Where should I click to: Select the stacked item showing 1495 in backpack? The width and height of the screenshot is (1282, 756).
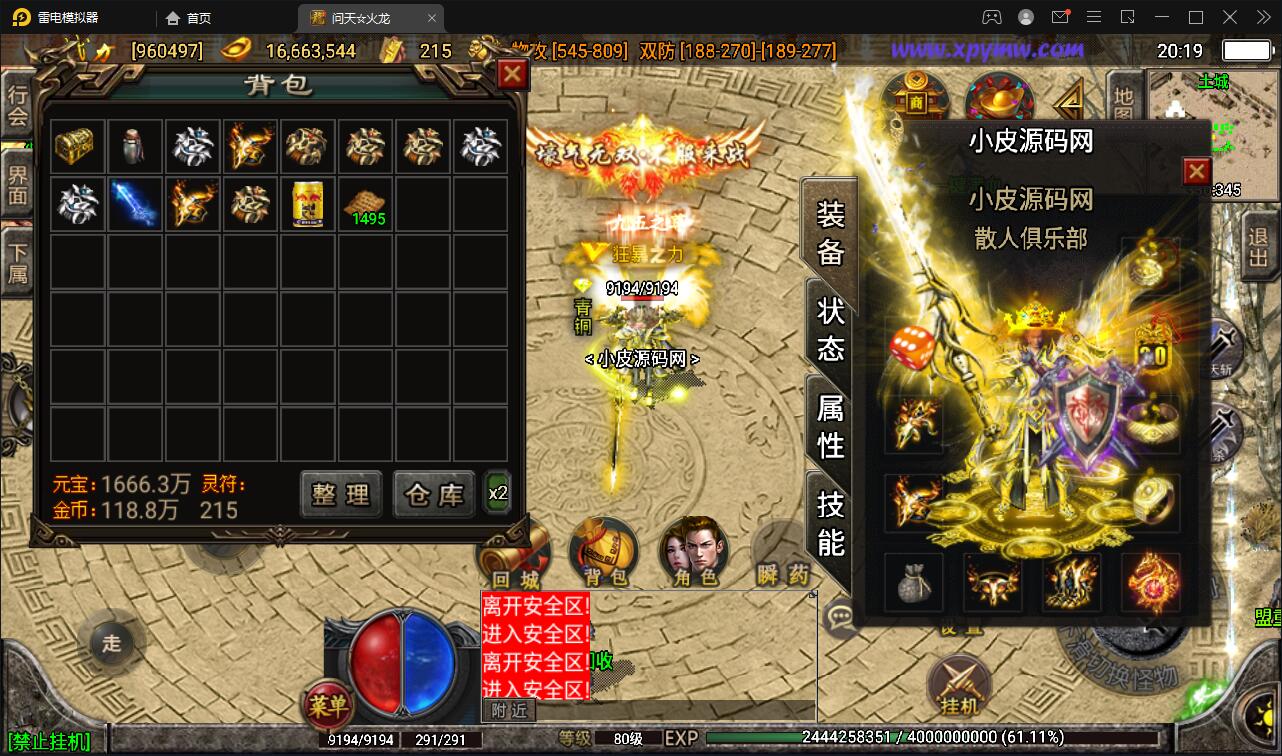click(365, 204)
